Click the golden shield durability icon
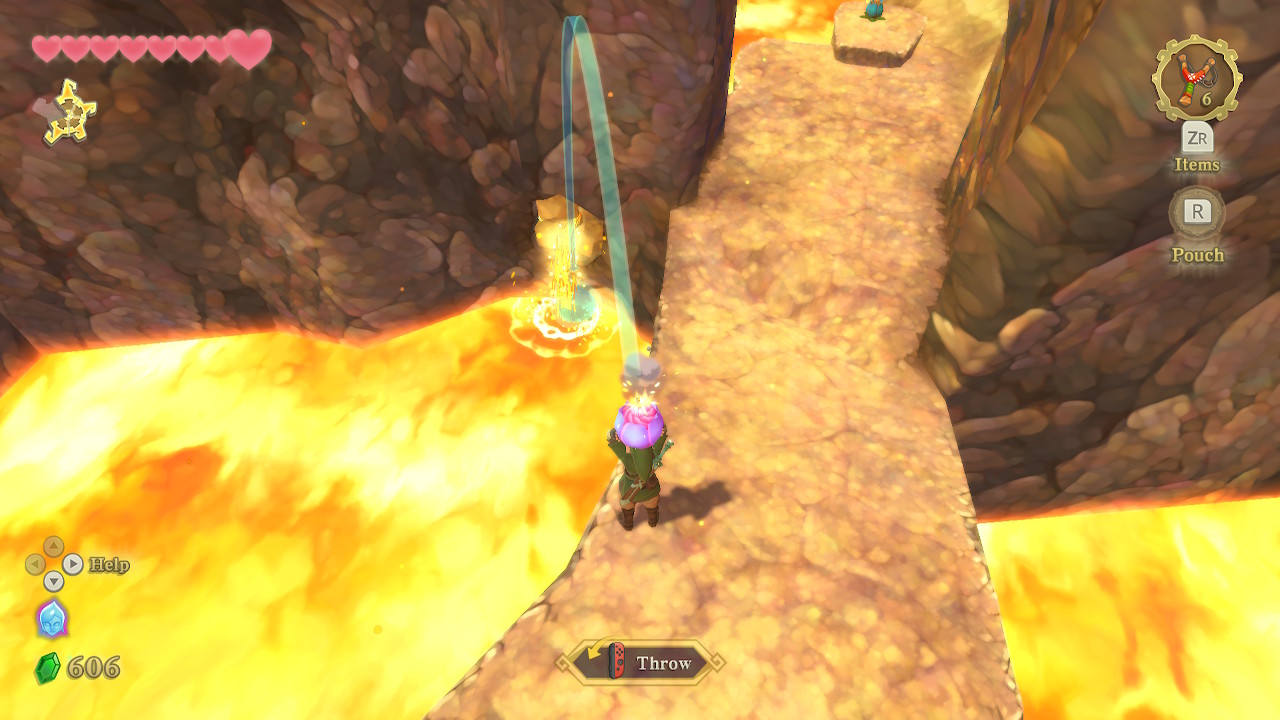1280x720 pixels. coord(69,112)
